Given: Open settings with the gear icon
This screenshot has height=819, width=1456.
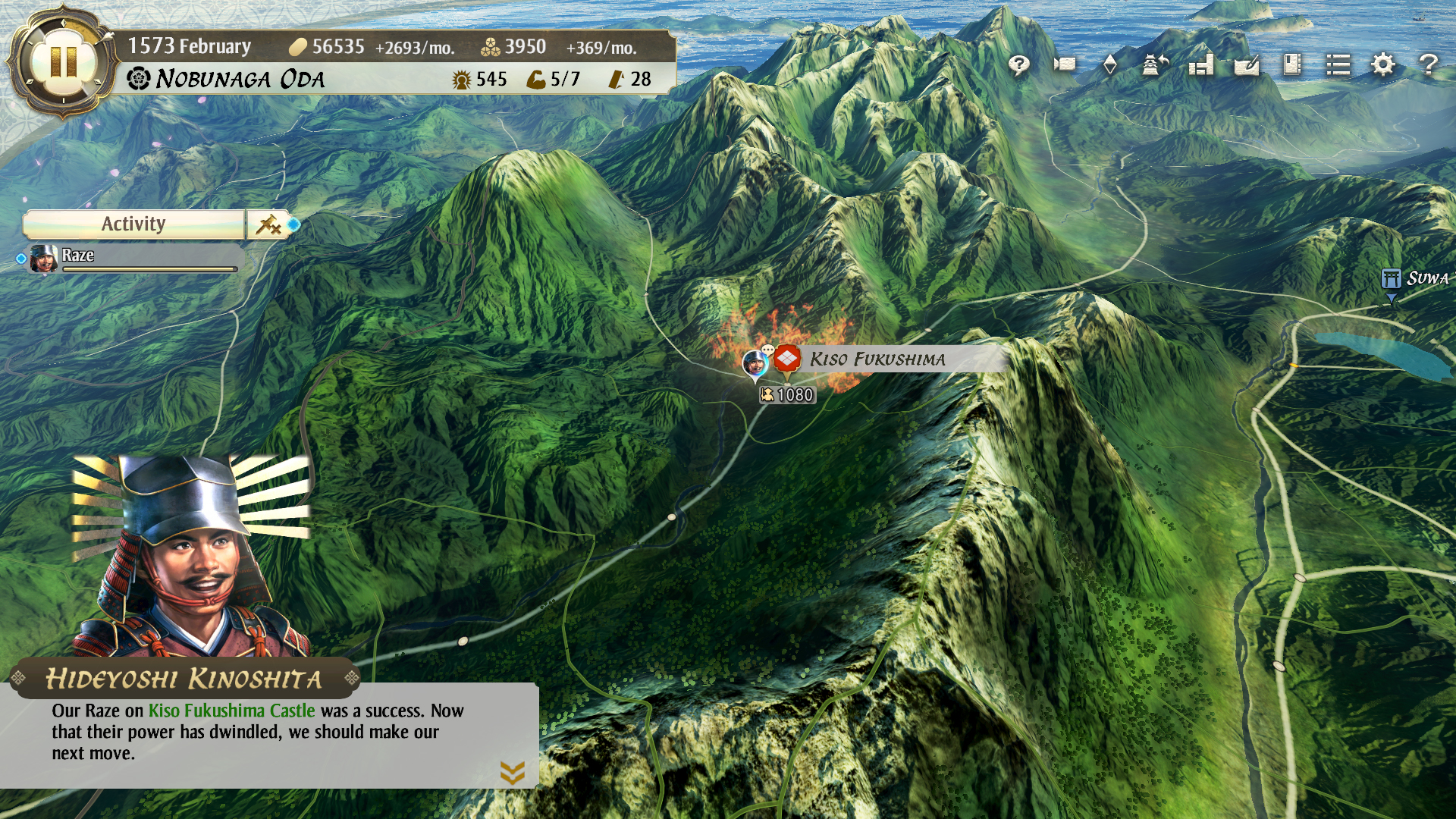Looking at the screenshot, I should click(x=1383, y=64).
